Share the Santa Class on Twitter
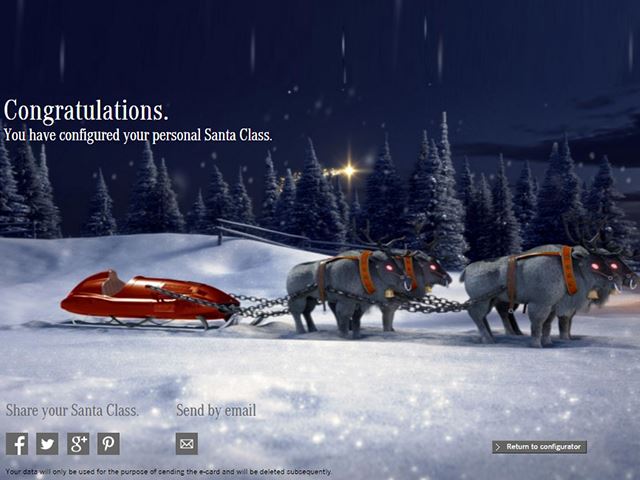Screen dimensions: 640x480 tap(47, 444)
